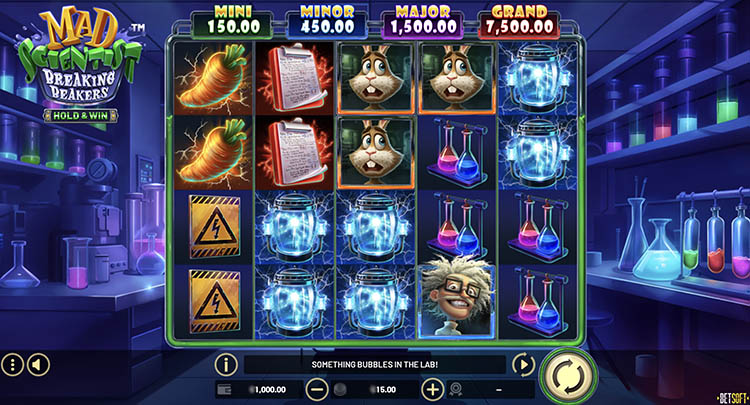750x405 pixels.
Task: Open the three-dot options menu
Action: click(x=13, y=365)
